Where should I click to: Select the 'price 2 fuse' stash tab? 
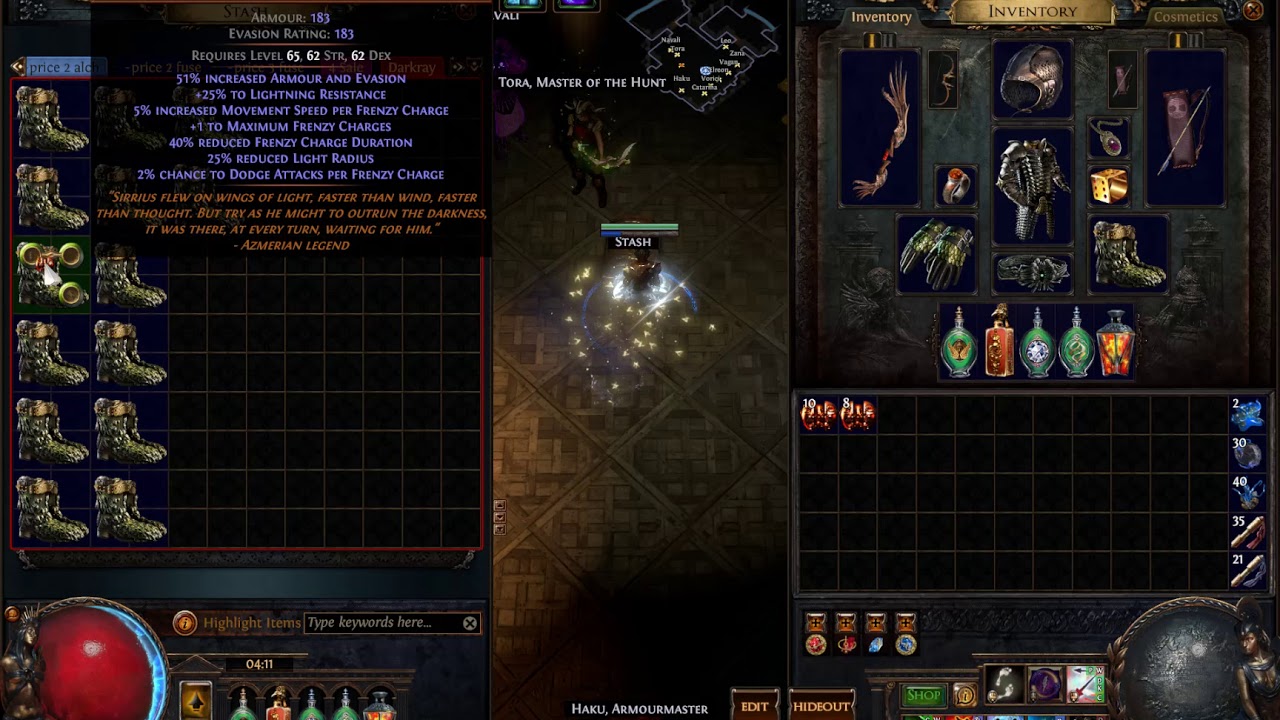coord(163,68)
